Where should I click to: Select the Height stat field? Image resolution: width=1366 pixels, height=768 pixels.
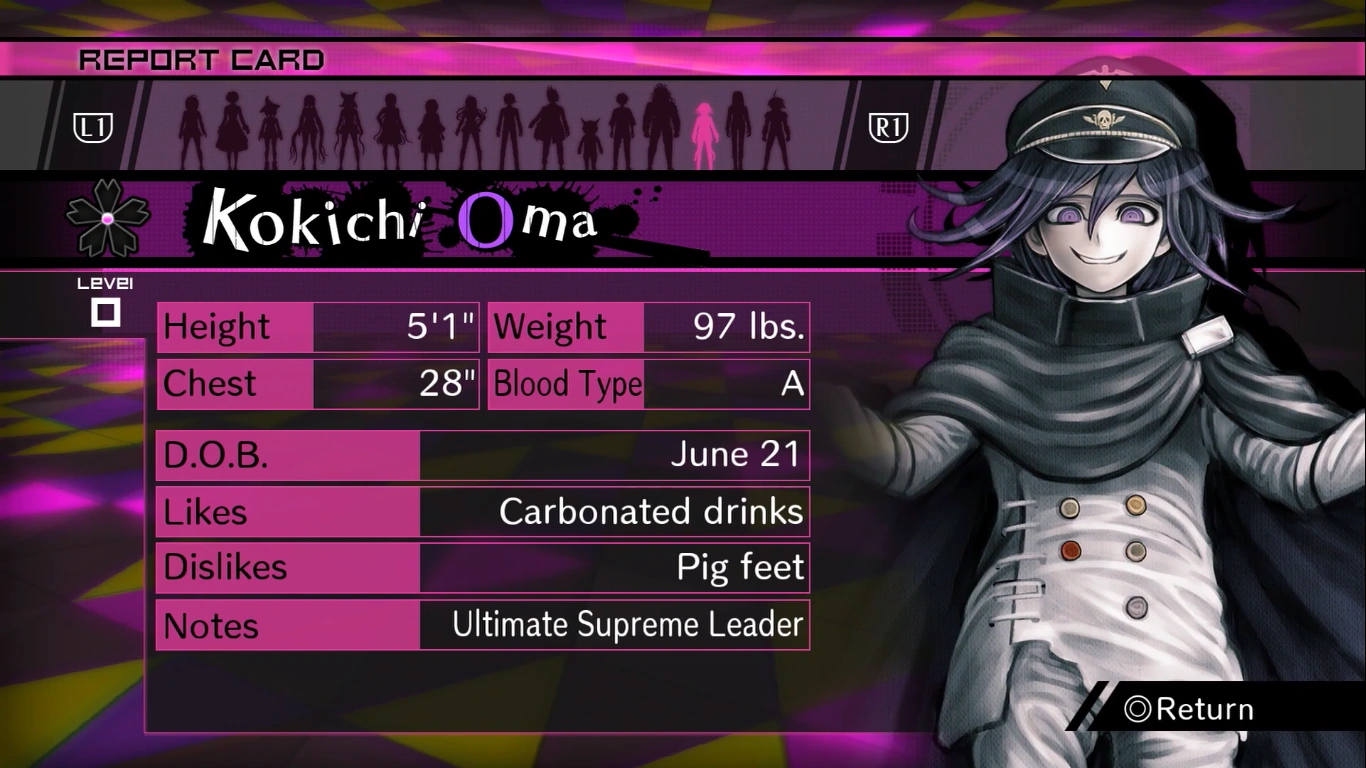(x=317, y=326)
